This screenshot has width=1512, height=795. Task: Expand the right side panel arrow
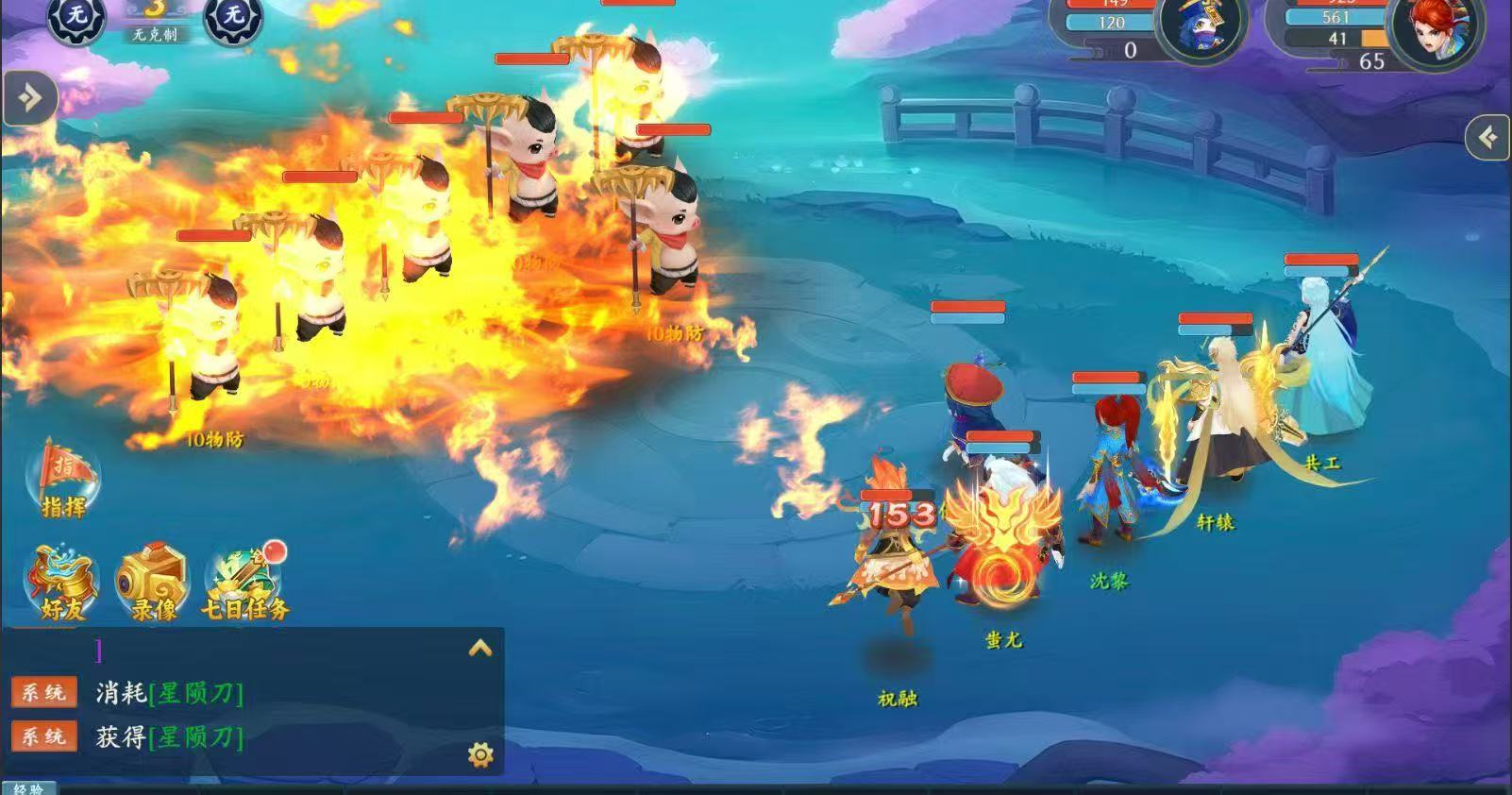(1488, 138)
